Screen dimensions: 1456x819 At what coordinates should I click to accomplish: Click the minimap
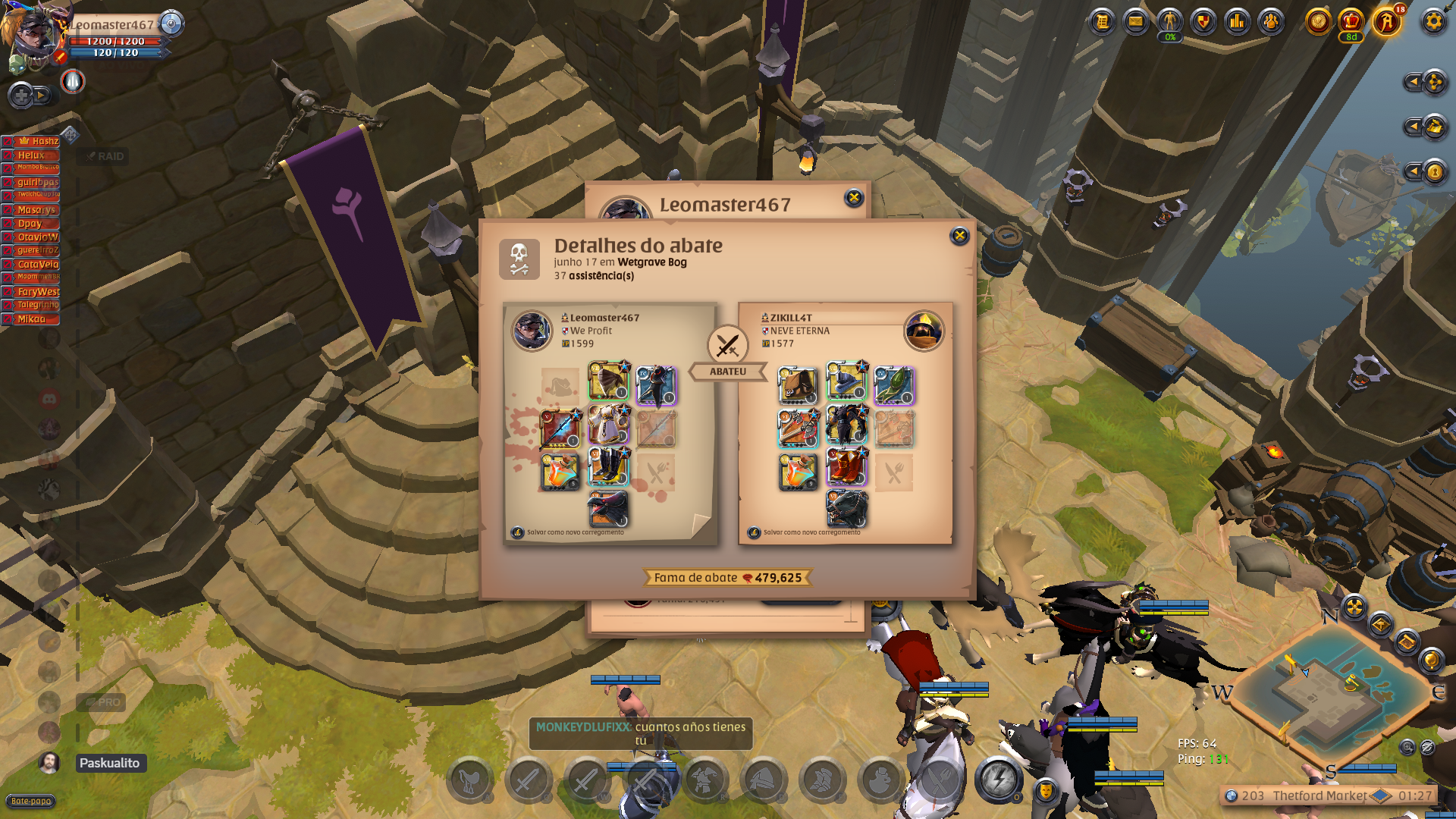click(x=1335, y=698)
